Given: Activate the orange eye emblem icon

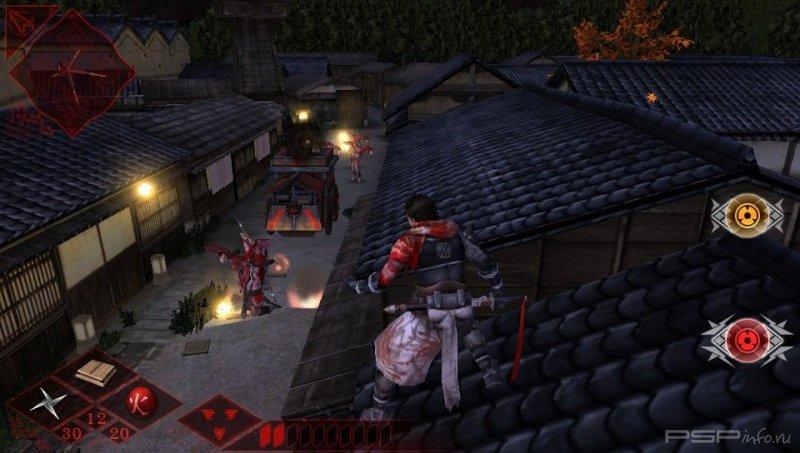Looking at the screenshot, I should click(745, 213).
